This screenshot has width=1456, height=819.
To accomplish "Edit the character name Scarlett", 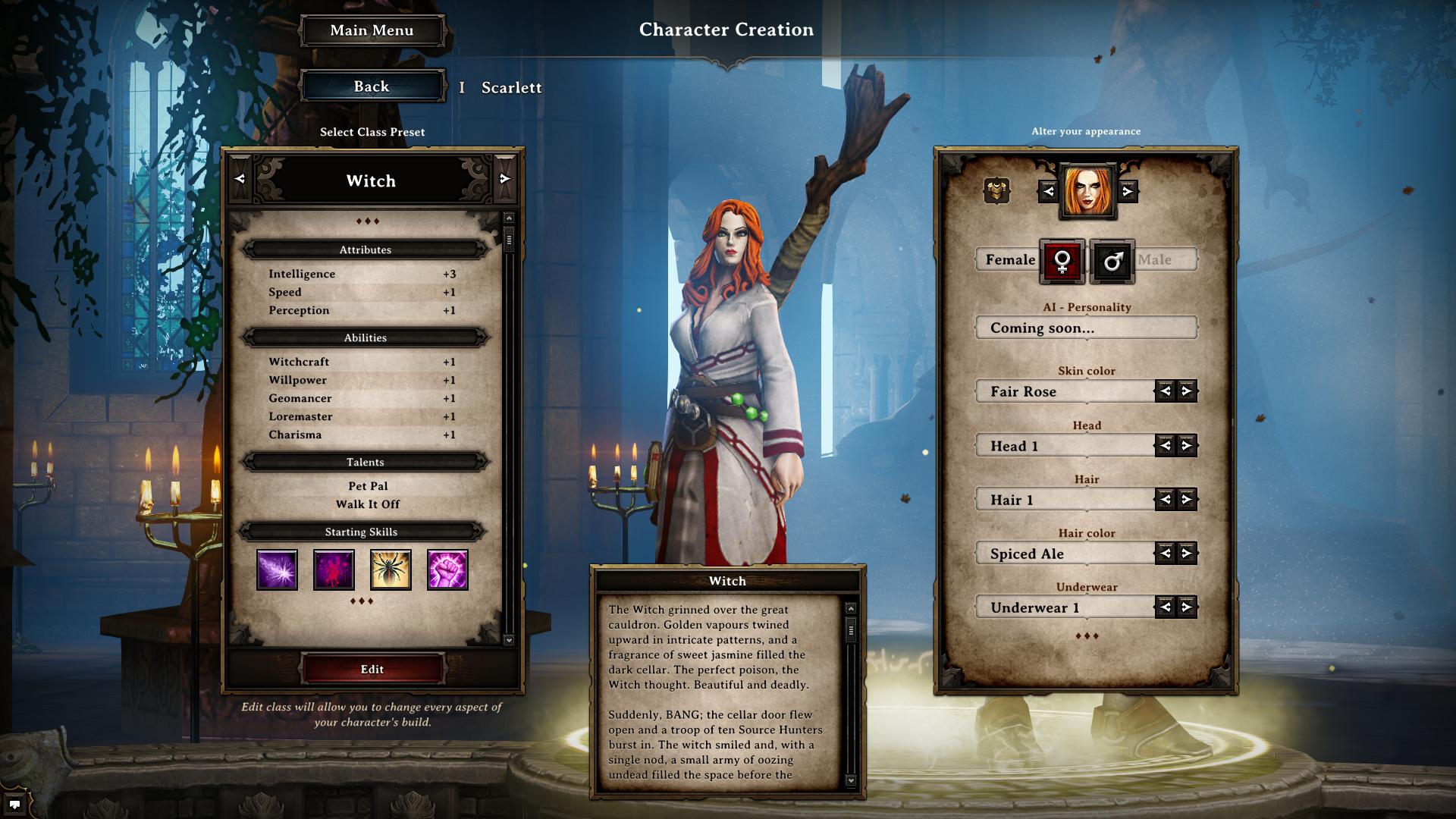I will (511, 88).
